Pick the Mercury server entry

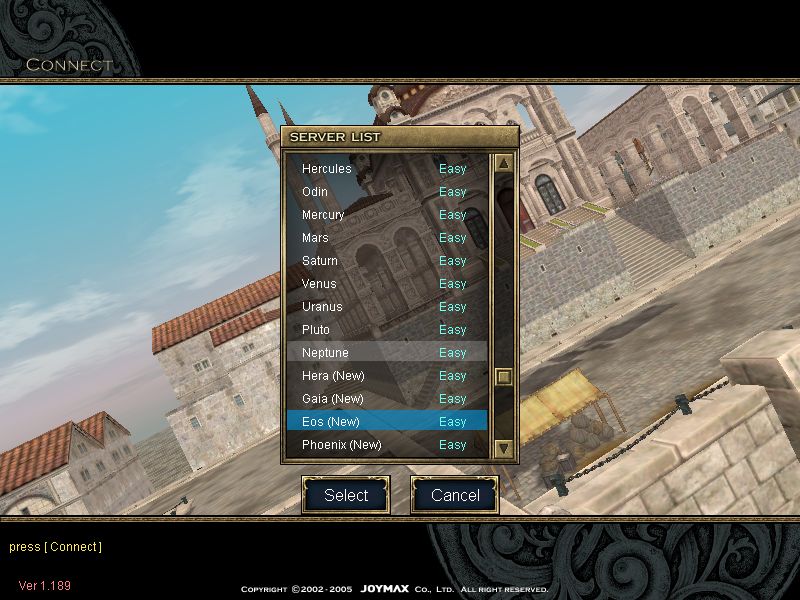(x=385, y=215)
